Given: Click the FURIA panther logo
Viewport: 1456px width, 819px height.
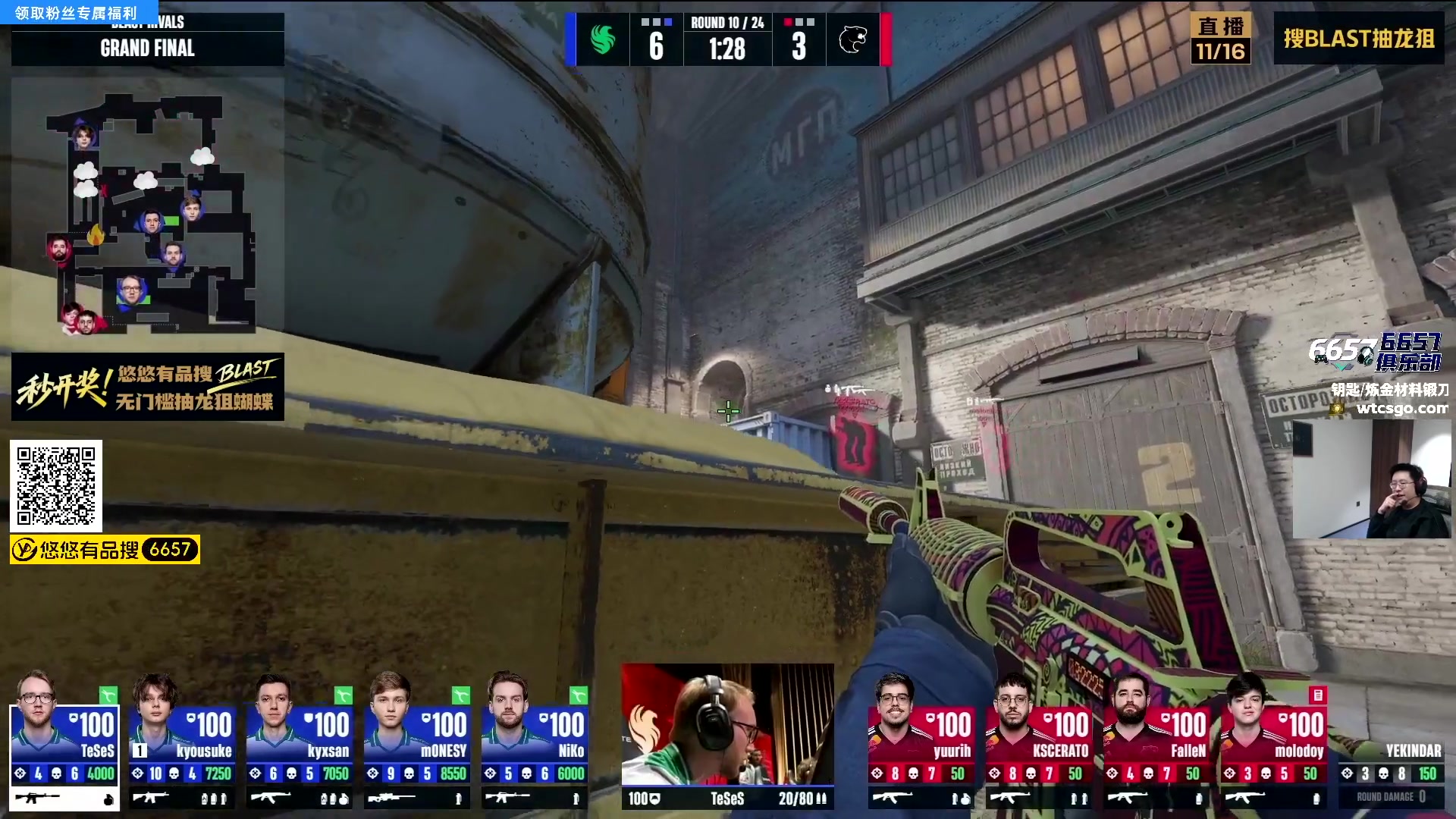Looking at the screenshot, I should coord(852,39).
